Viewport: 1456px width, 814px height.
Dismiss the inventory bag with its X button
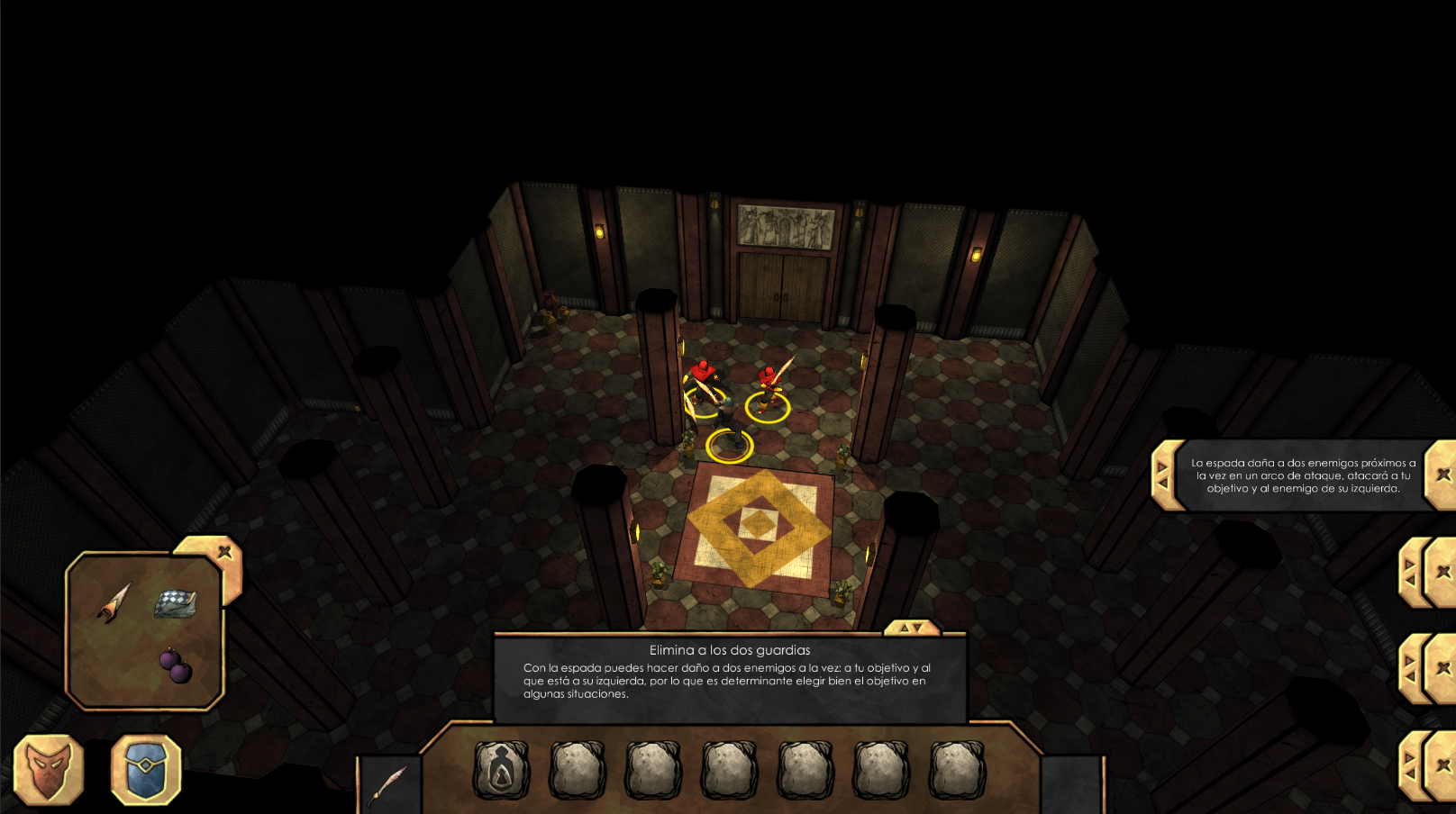223,551
